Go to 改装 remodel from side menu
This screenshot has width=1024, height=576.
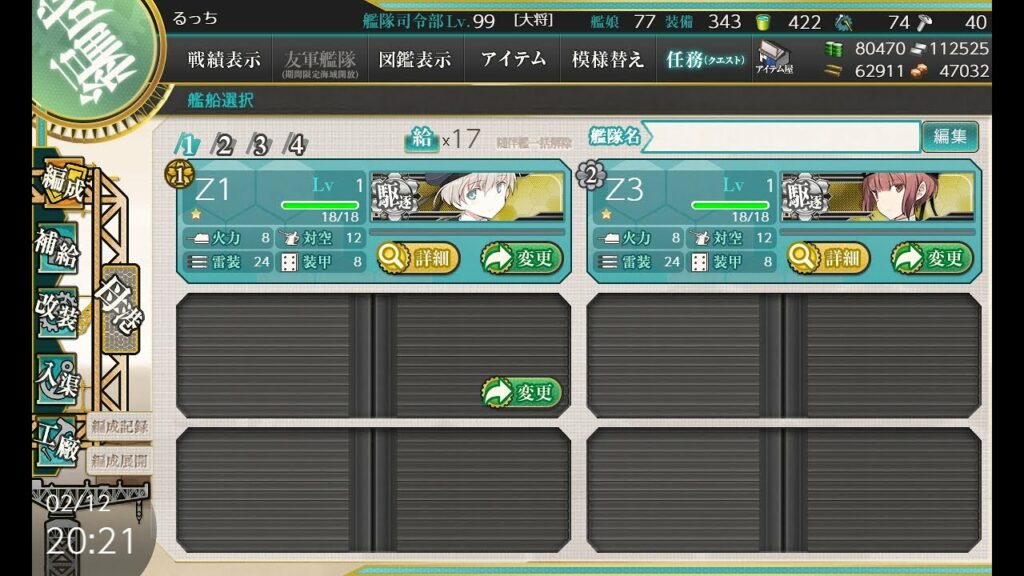click(57, 312)
